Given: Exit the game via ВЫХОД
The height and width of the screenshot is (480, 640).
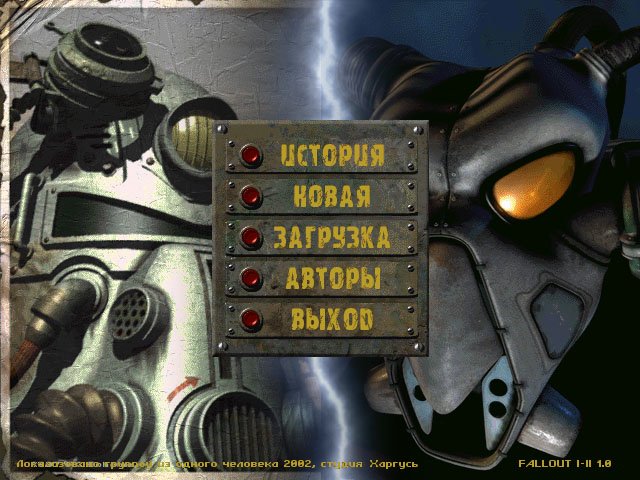Looking at the screenshot, I should coord(251,319).
